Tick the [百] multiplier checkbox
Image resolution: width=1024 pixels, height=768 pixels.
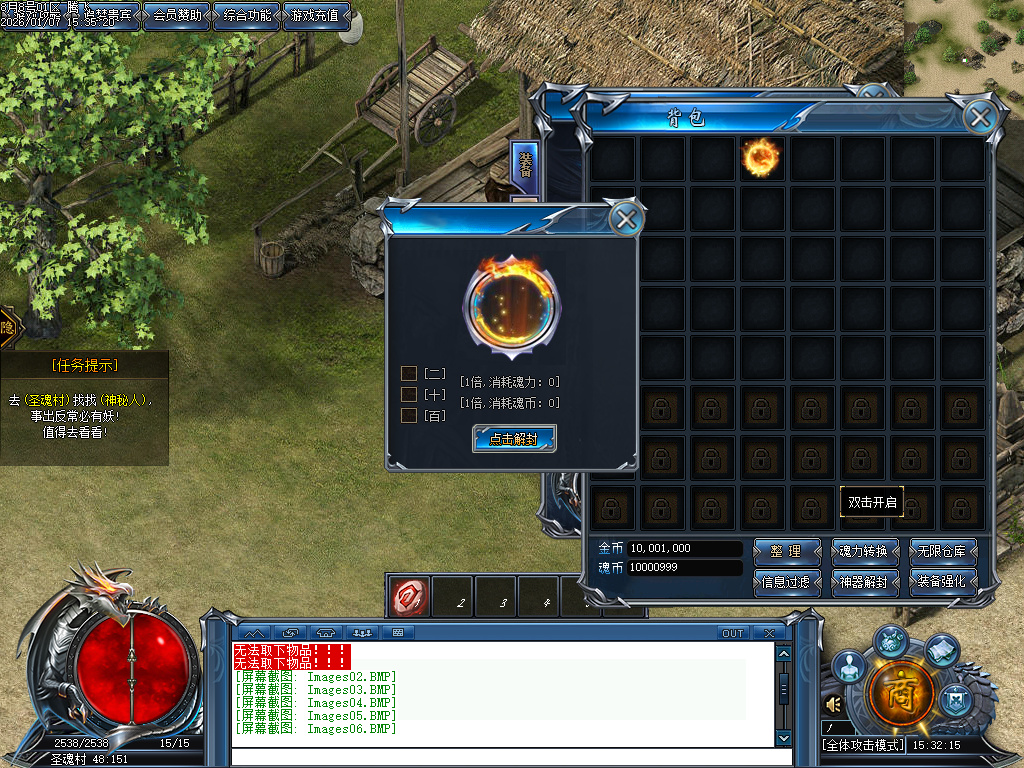click(x=409, y=415)
